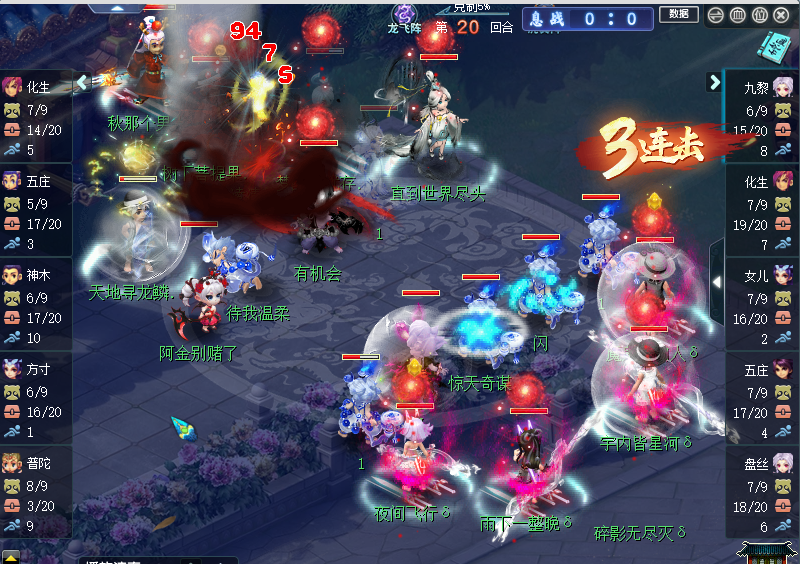Collapse the left team panel with the arrow

click(83, 82)
